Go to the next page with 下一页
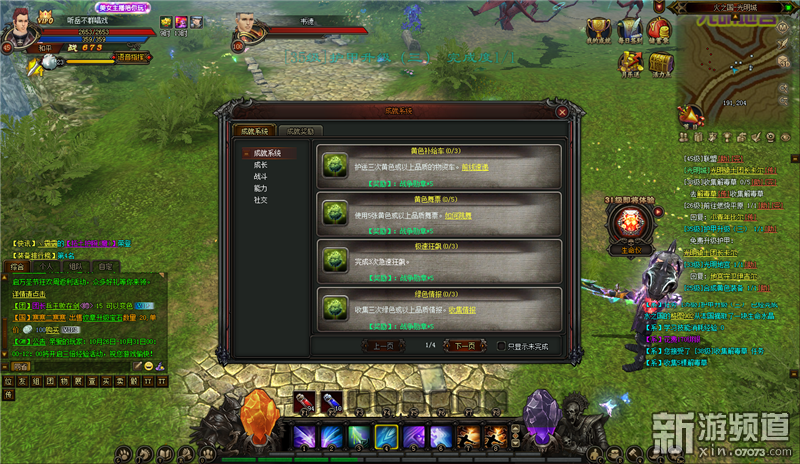Image resolution: width=800 pixels, height=464 pixels. pyautogui.click(x=459, y=345)
